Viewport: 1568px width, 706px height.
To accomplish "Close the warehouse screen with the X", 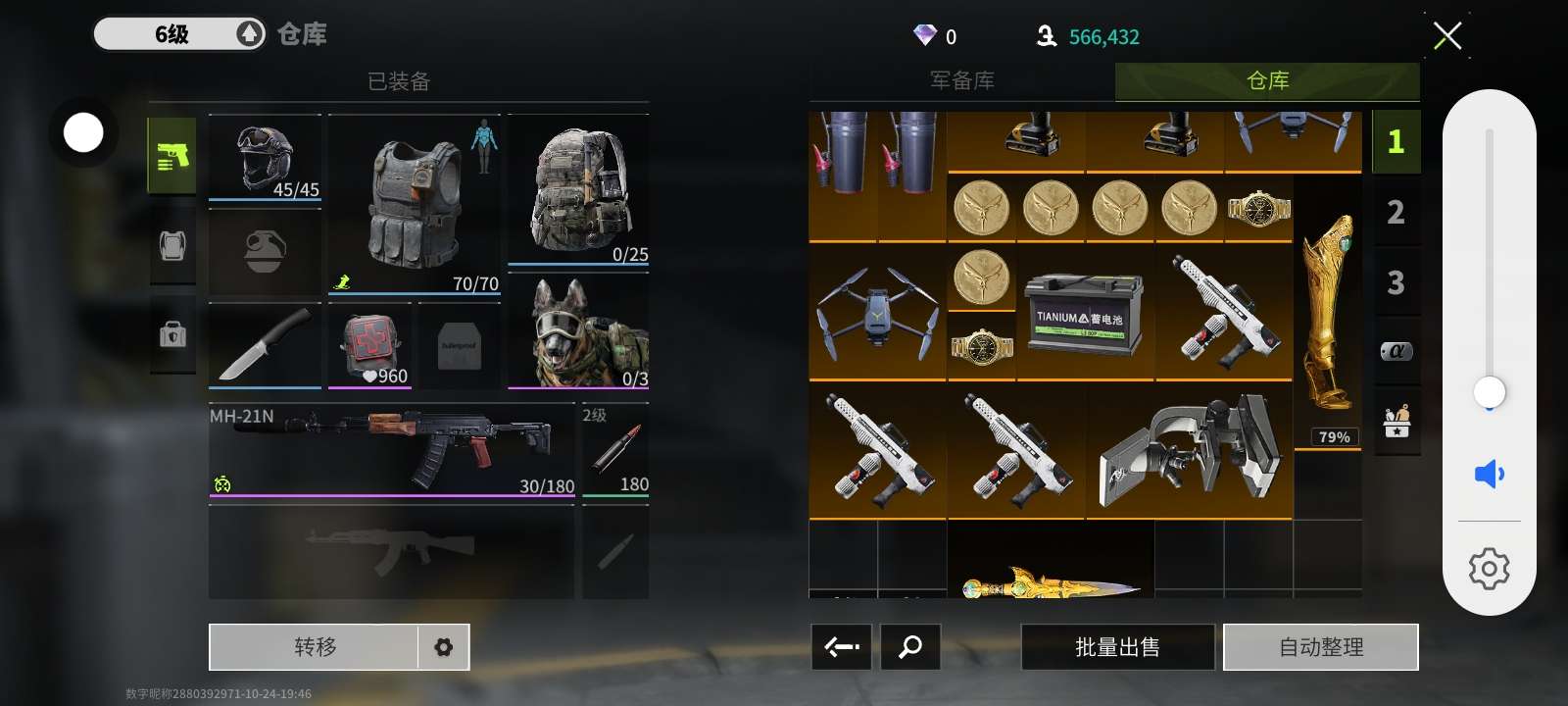I will tap(1446, 36).
